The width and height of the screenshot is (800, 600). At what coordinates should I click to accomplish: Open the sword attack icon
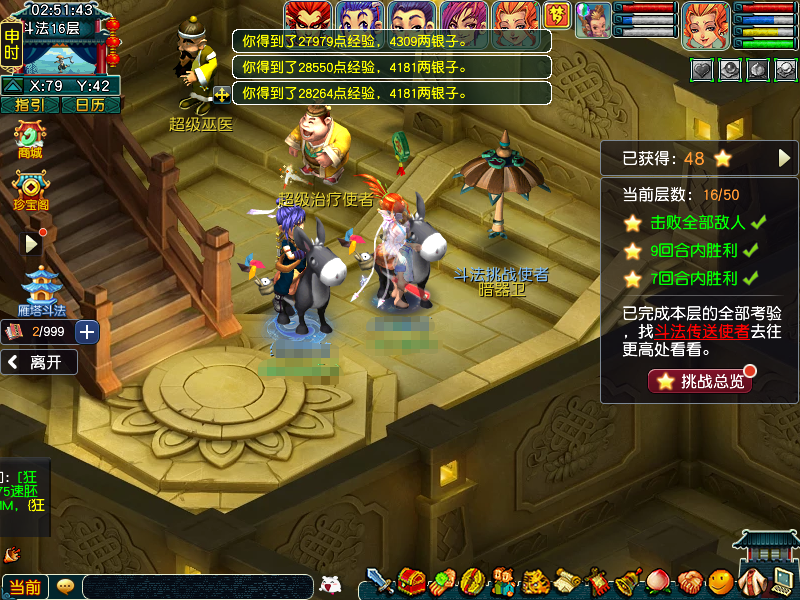[380, 580]
